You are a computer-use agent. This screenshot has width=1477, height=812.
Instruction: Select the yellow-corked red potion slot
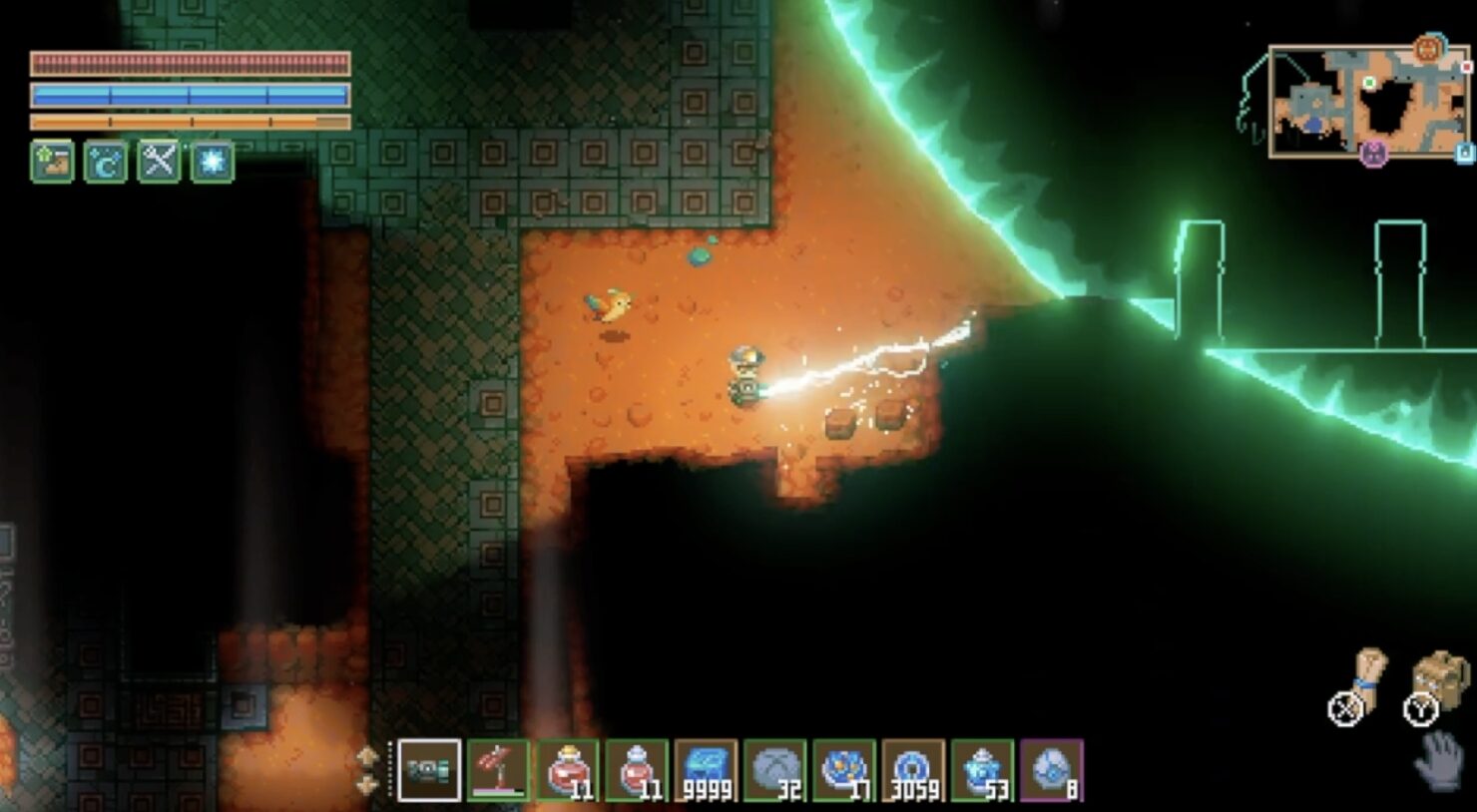[x=568, y=770]
